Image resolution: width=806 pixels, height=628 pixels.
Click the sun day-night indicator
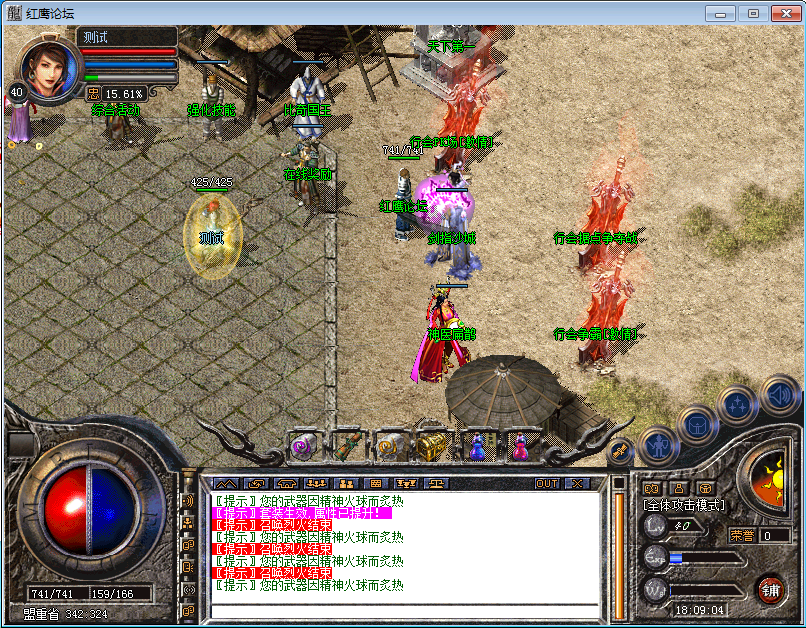tap(771, 472)
